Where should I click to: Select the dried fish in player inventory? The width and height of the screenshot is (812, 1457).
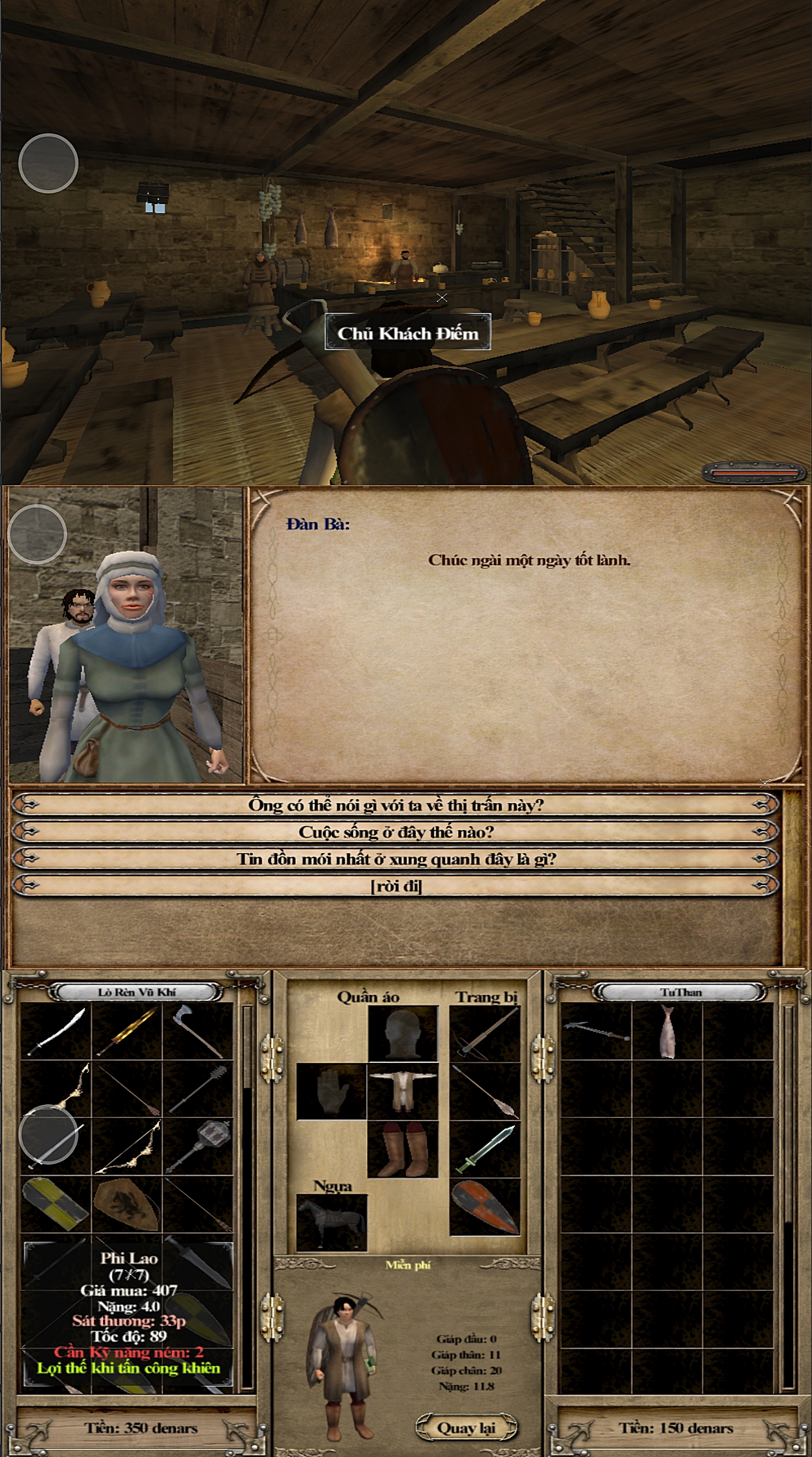667,1031
